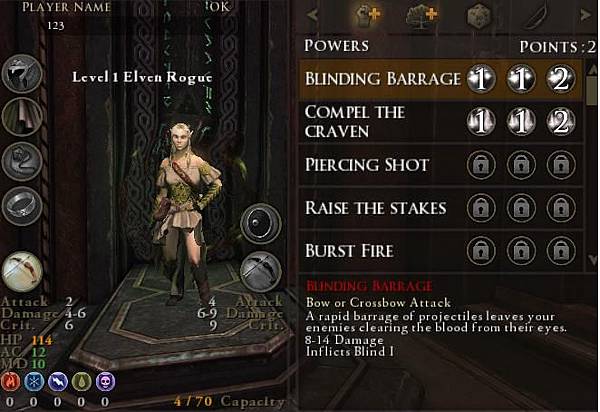Choose the locked Piercing Shot power
600x412 pixels.
pyautogui.click(x=380, y=165)
